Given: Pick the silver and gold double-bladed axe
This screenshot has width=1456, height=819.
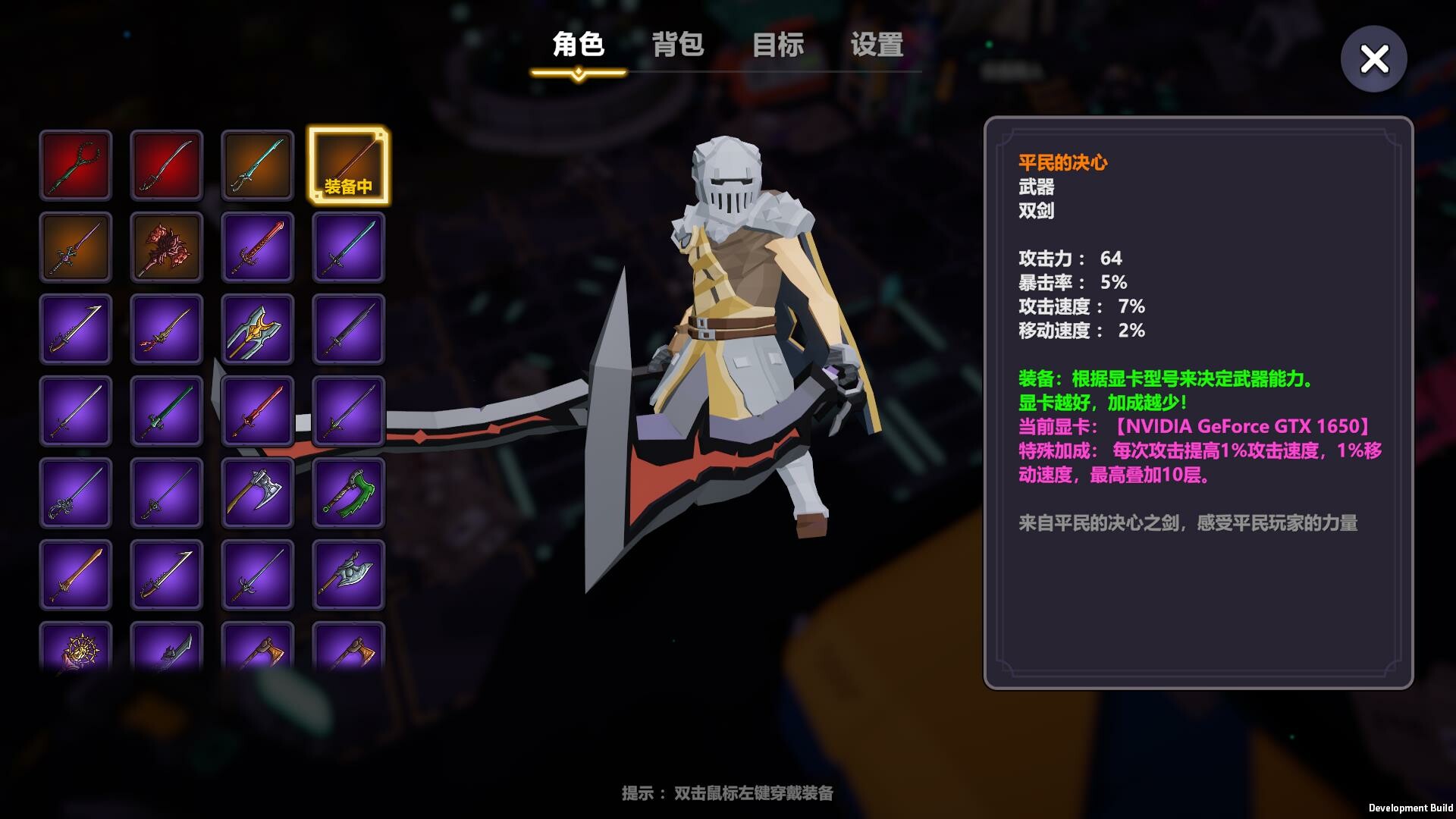Looking at the screenshot, I should [x=258, y=329].
